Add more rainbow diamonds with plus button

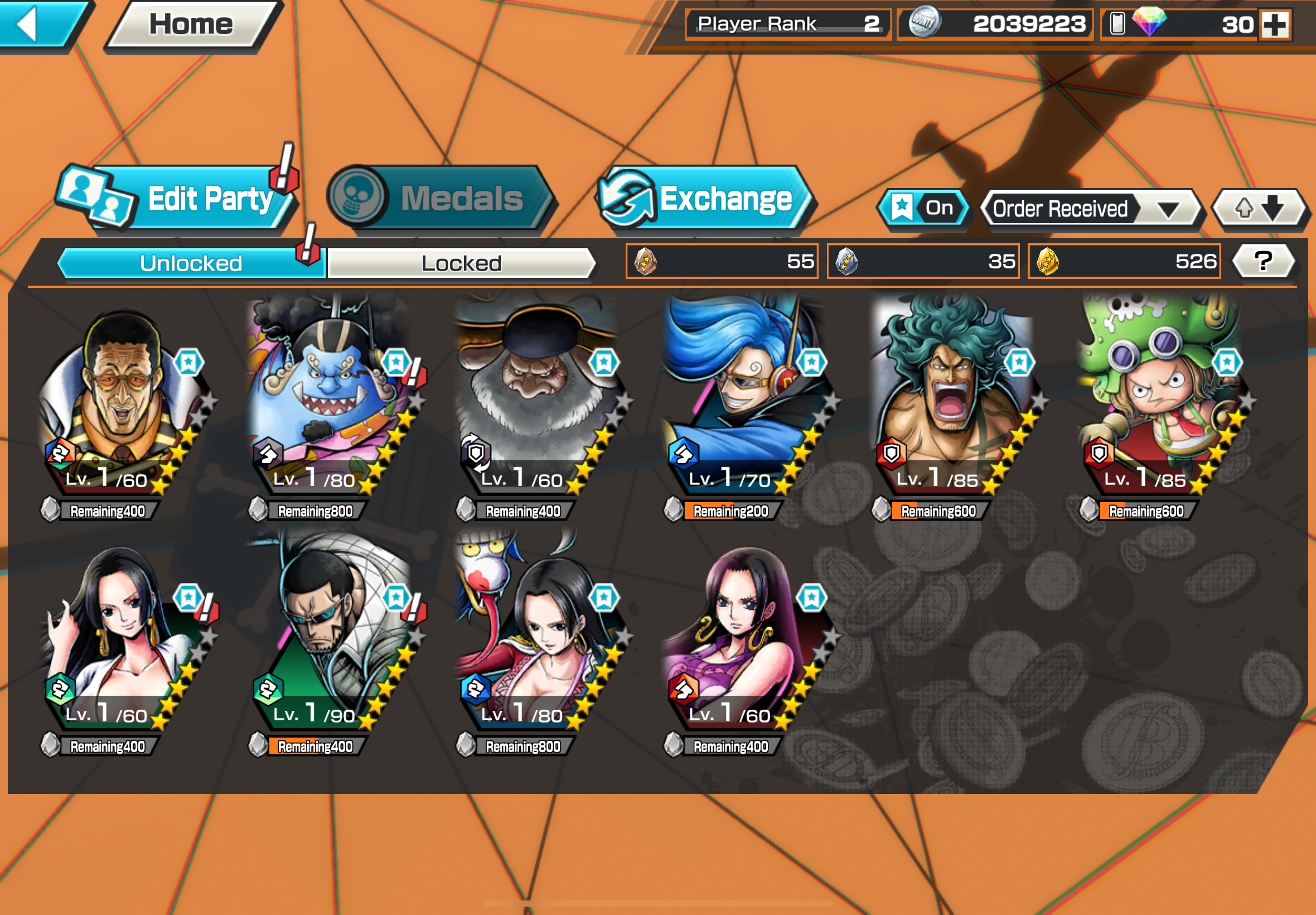point(1275,25)
